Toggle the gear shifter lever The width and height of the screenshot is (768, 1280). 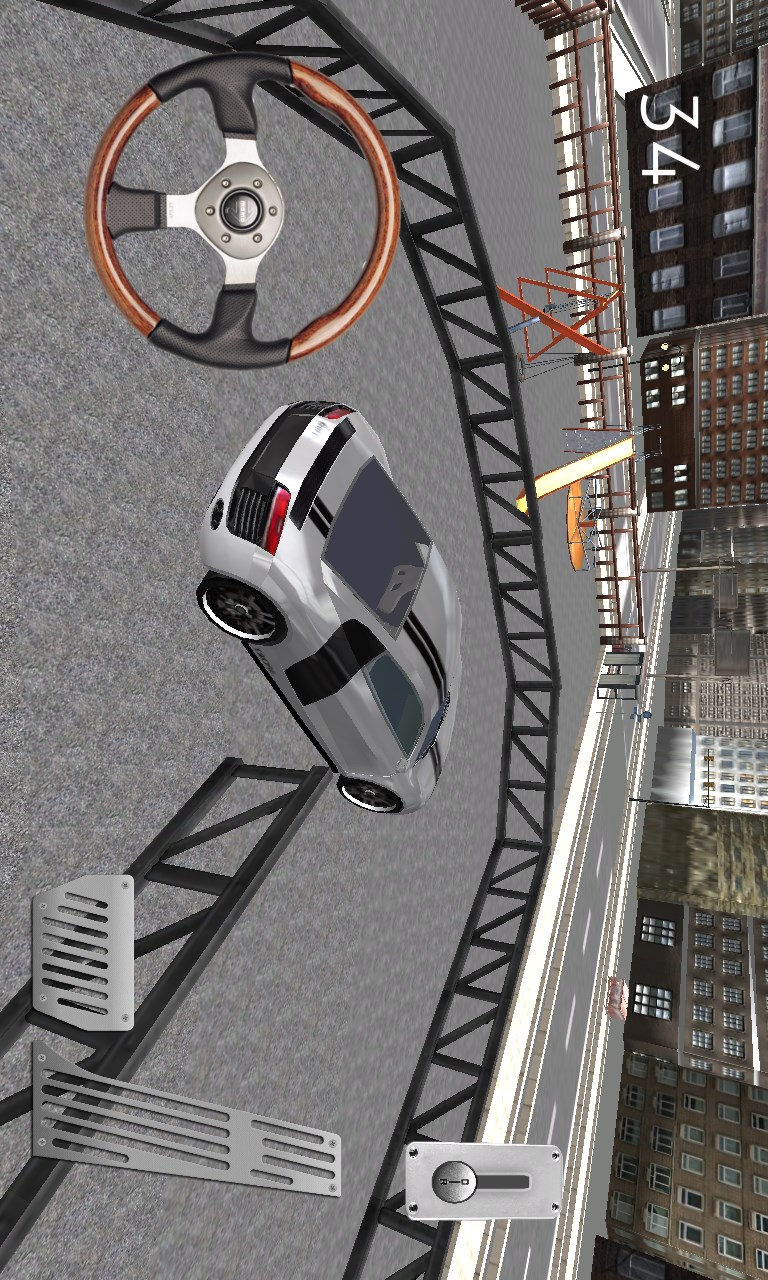[484, 1182]
